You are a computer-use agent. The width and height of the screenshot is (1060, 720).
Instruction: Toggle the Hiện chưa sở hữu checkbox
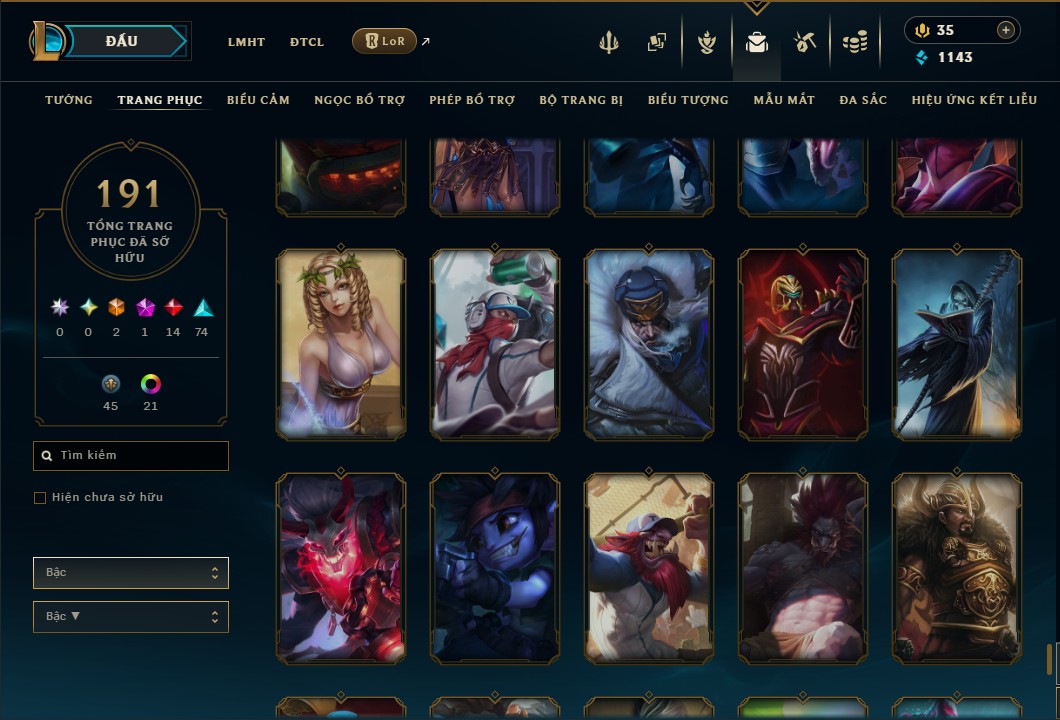[x=40, y=498]
